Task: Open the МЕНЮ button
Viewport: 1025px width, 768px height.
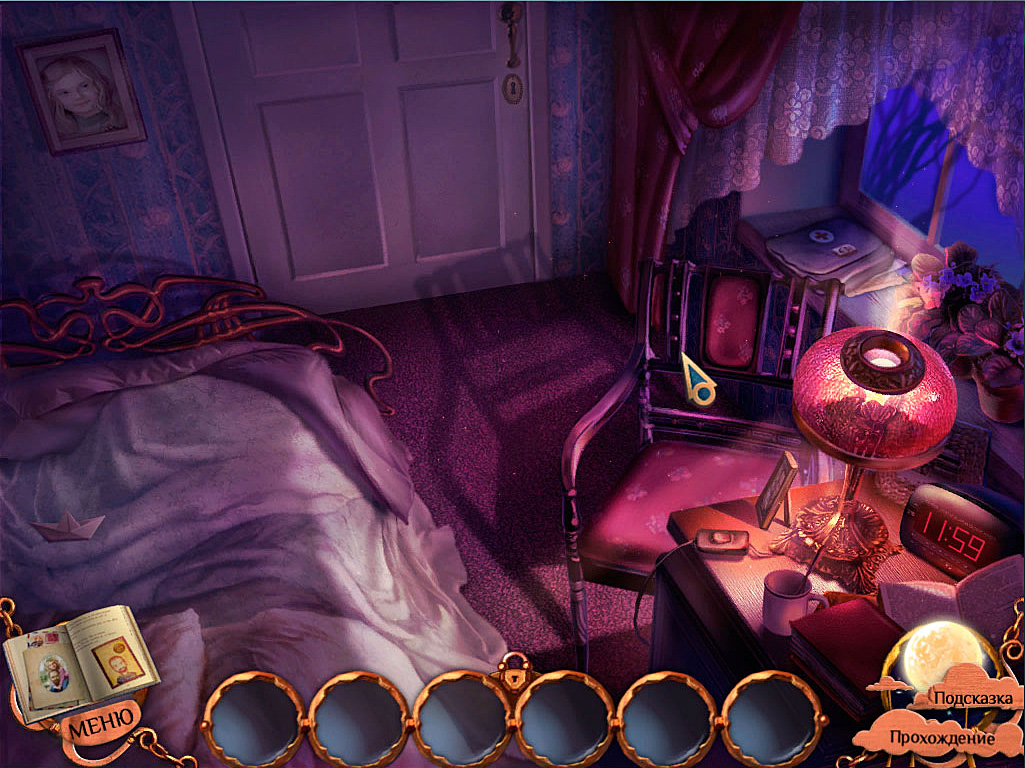Action: tap(101, 719)
